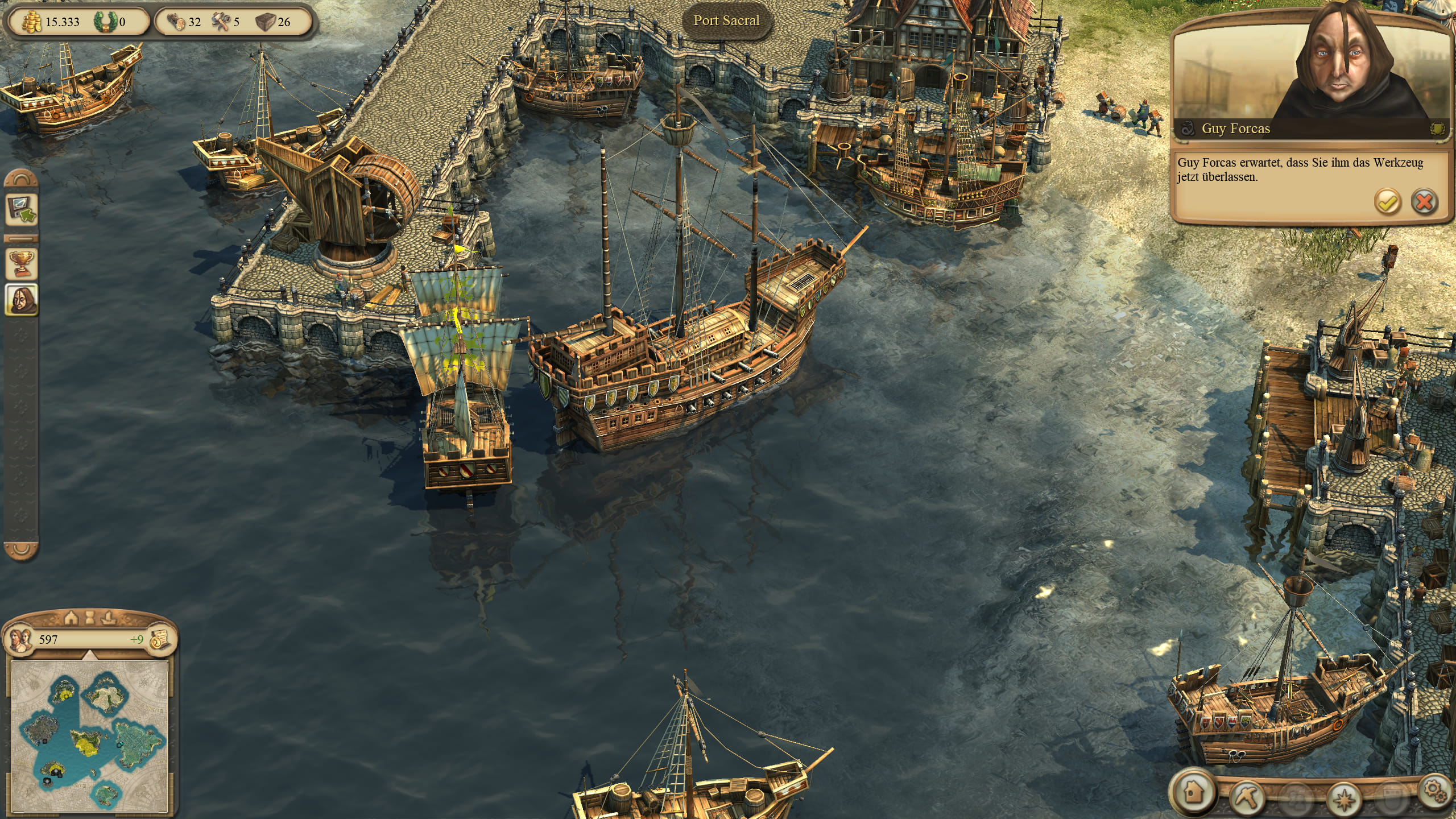Image resolution: width=1456 pixels, height=819 pixels.
Task: Click the Port Sacral island name label
Action: tap(726, 20)
